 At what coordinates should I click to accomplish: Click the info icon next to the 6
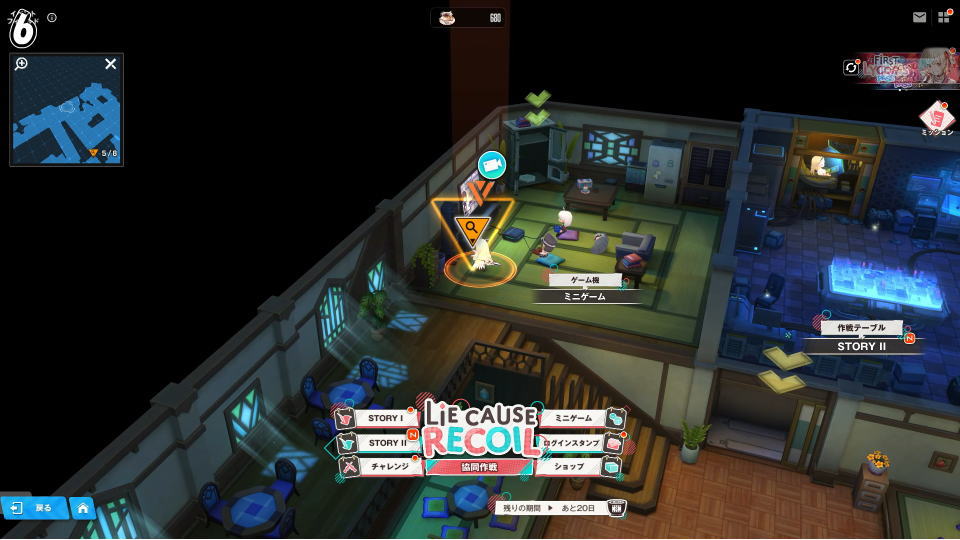point(52,17)
